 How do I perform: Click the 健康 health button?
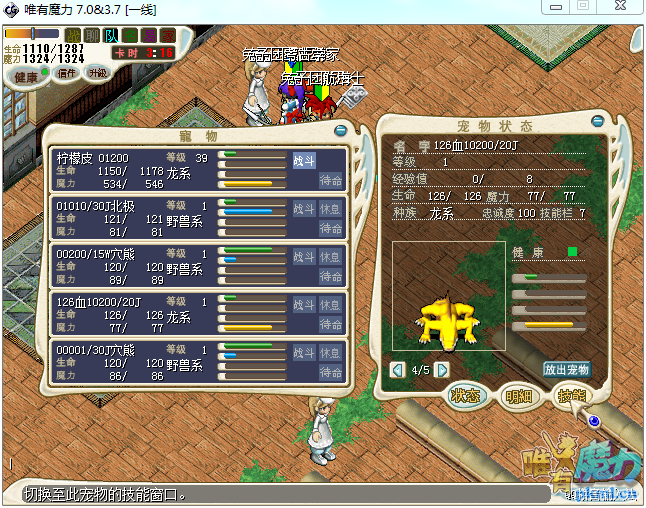27,77
